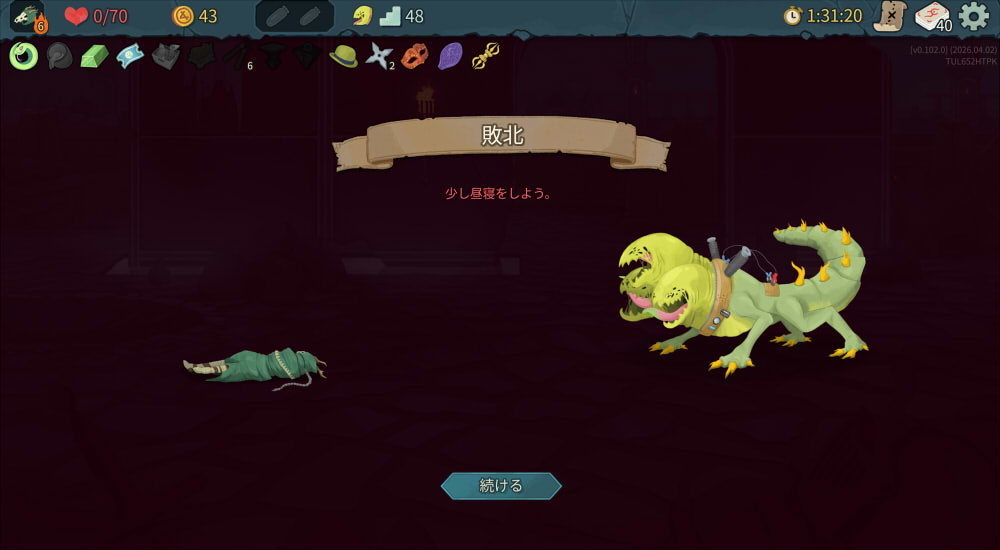Inspect the golden vajra relic

486,56
